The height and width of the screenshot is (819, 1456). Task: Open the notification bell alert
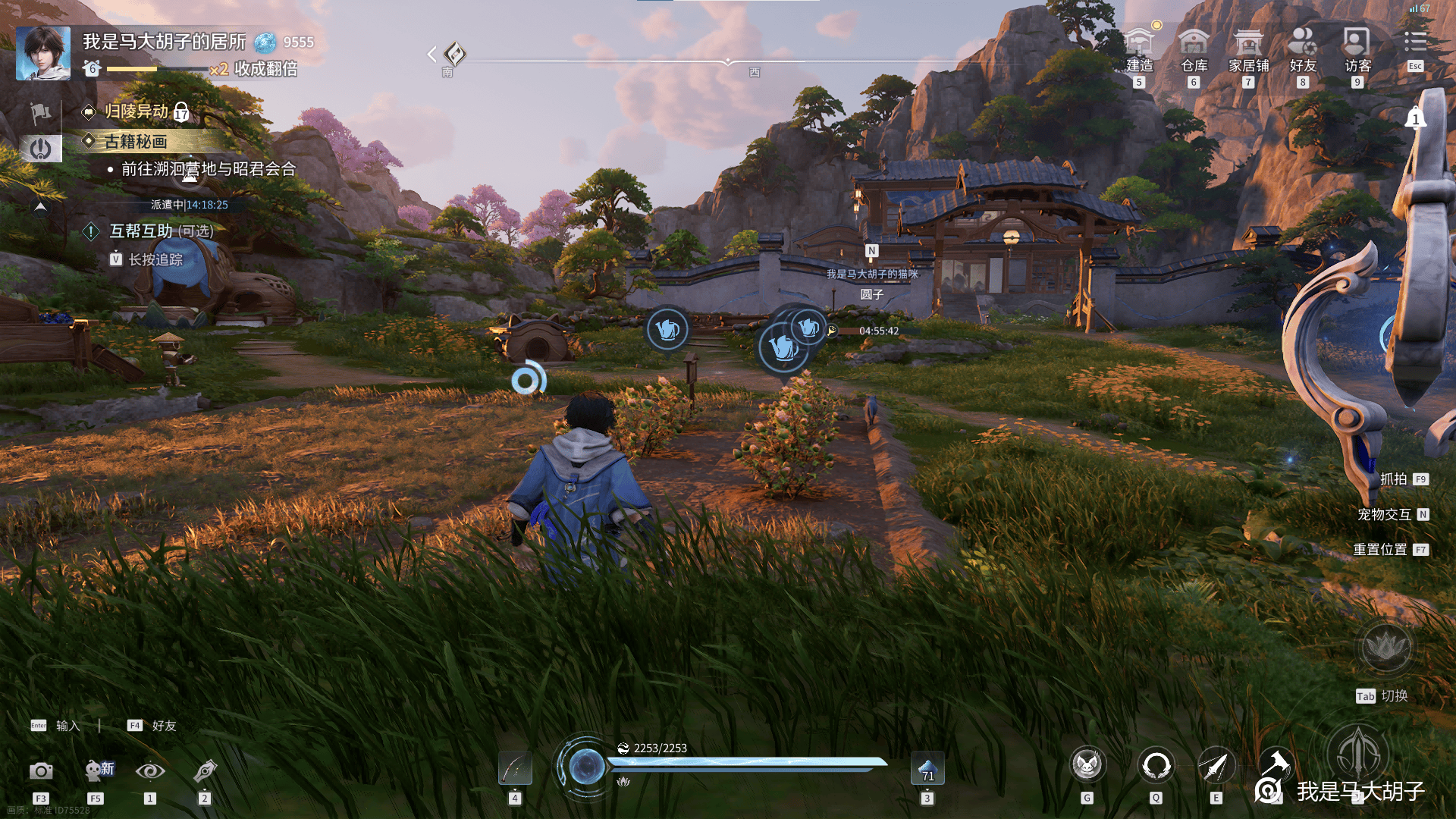[x=1415, y=118]
